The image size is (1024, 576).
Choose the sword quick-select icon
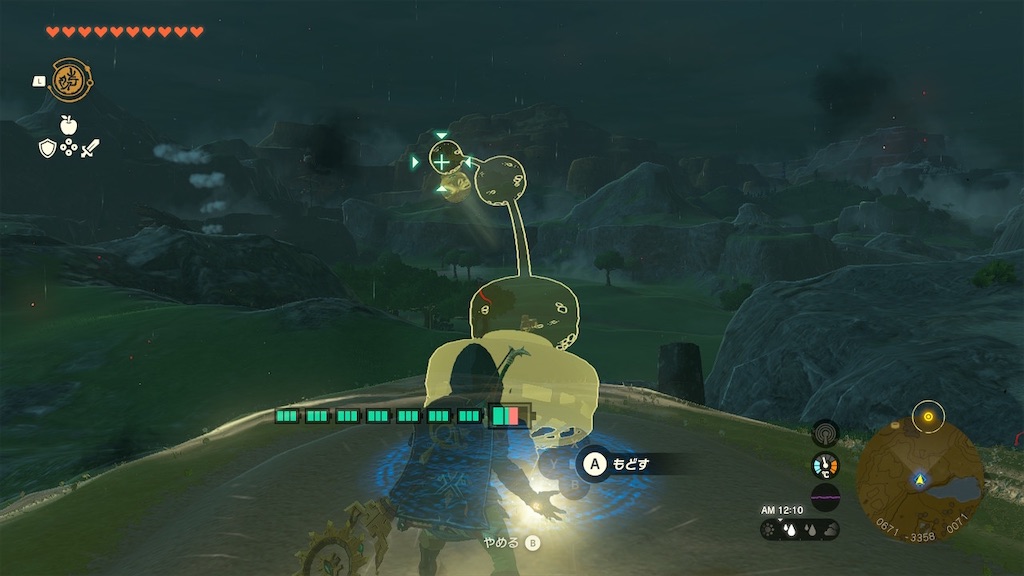(x=90, y=148)
